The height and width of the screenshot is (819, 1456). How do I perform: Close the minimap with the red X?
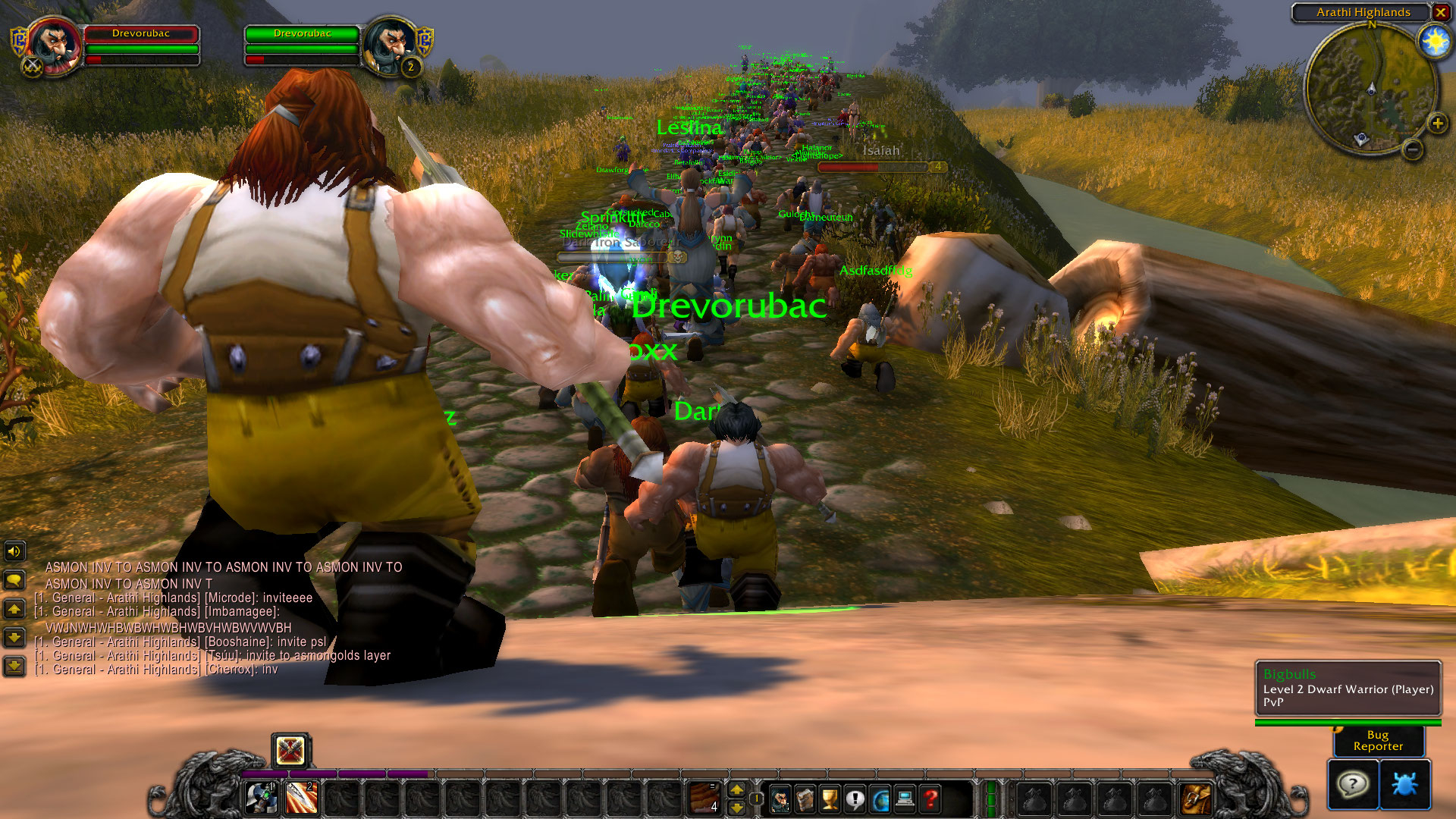1440,12
